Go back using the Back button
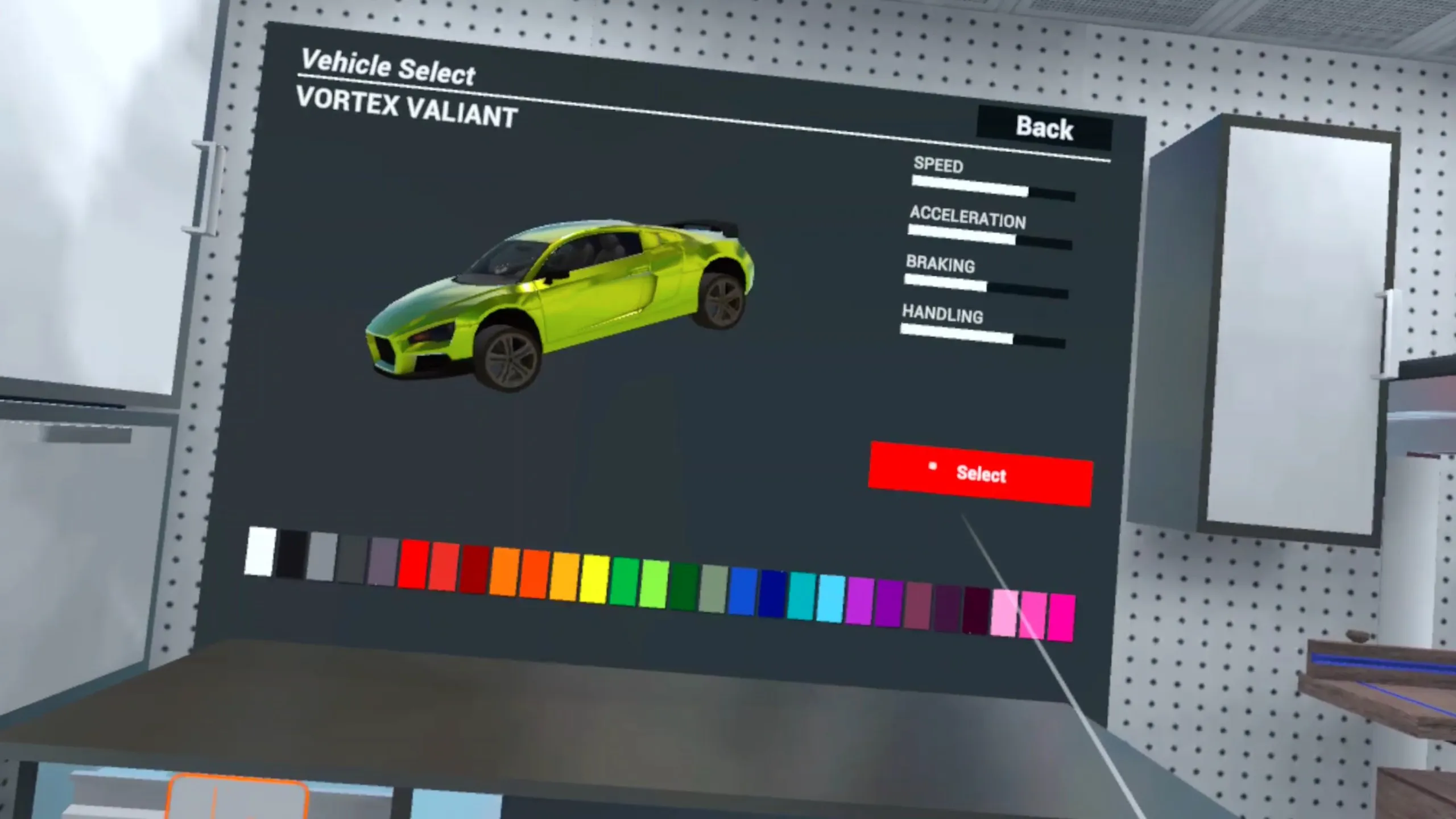Viewport: 1456px width, 819px height. coord(1044,128)
